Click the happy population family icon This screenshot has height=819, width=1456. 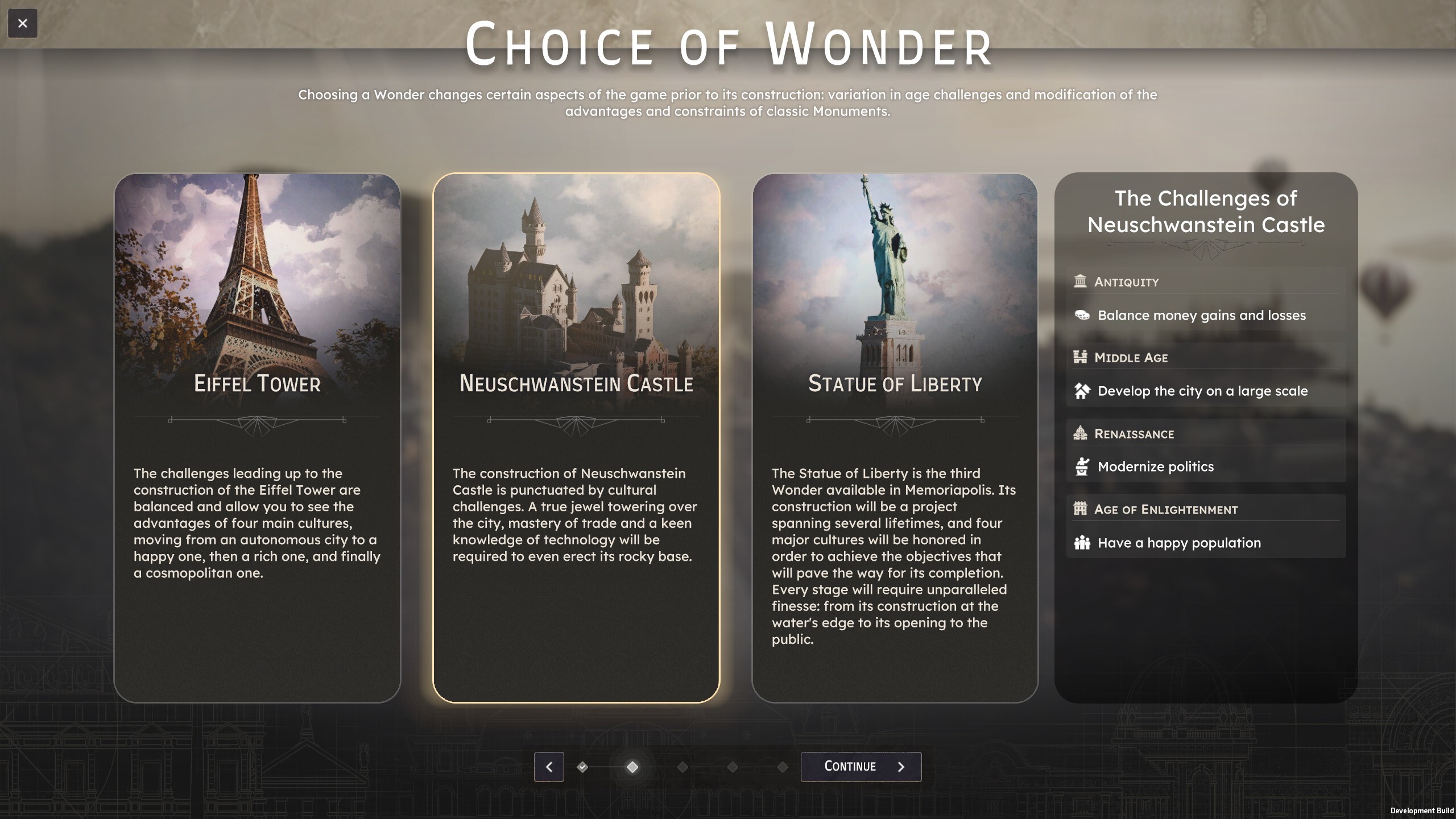click(x=1083, y=543)
